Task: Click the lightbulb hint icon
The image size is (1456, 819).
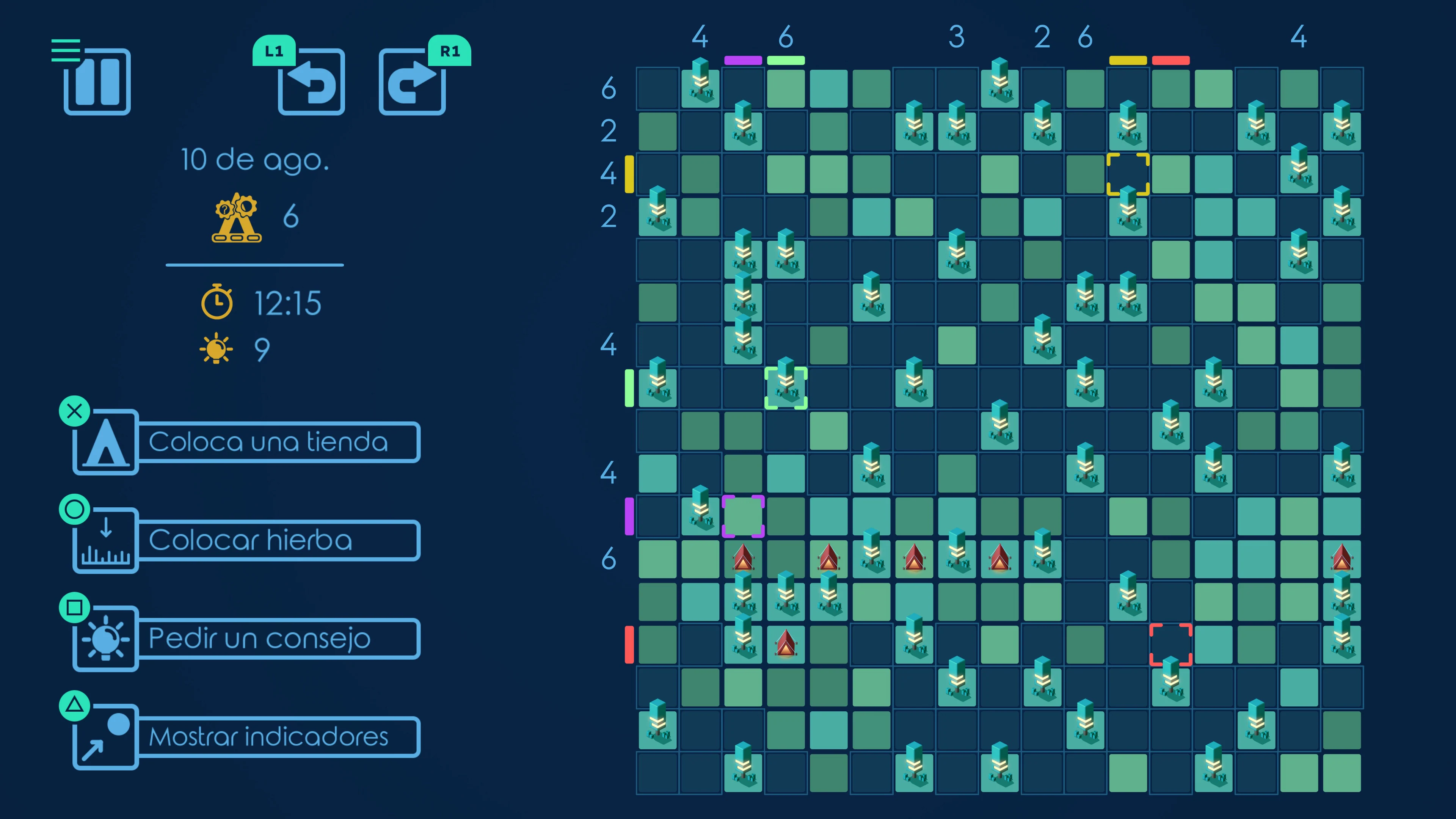Action: point(105,639)
